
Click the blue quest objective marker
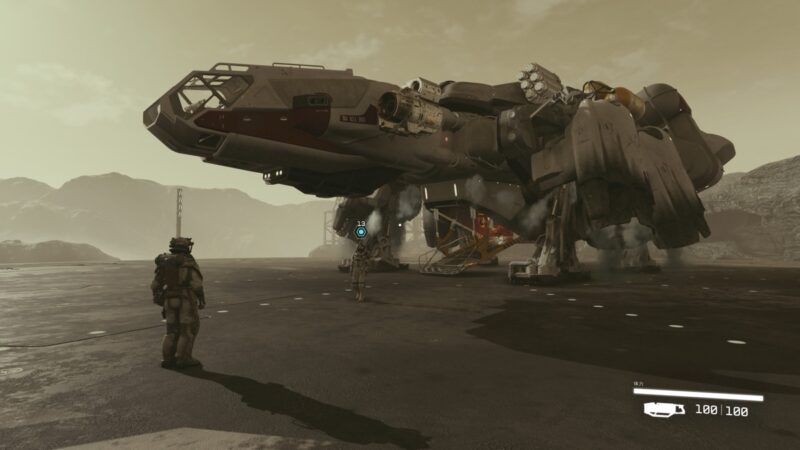[361, 233]
